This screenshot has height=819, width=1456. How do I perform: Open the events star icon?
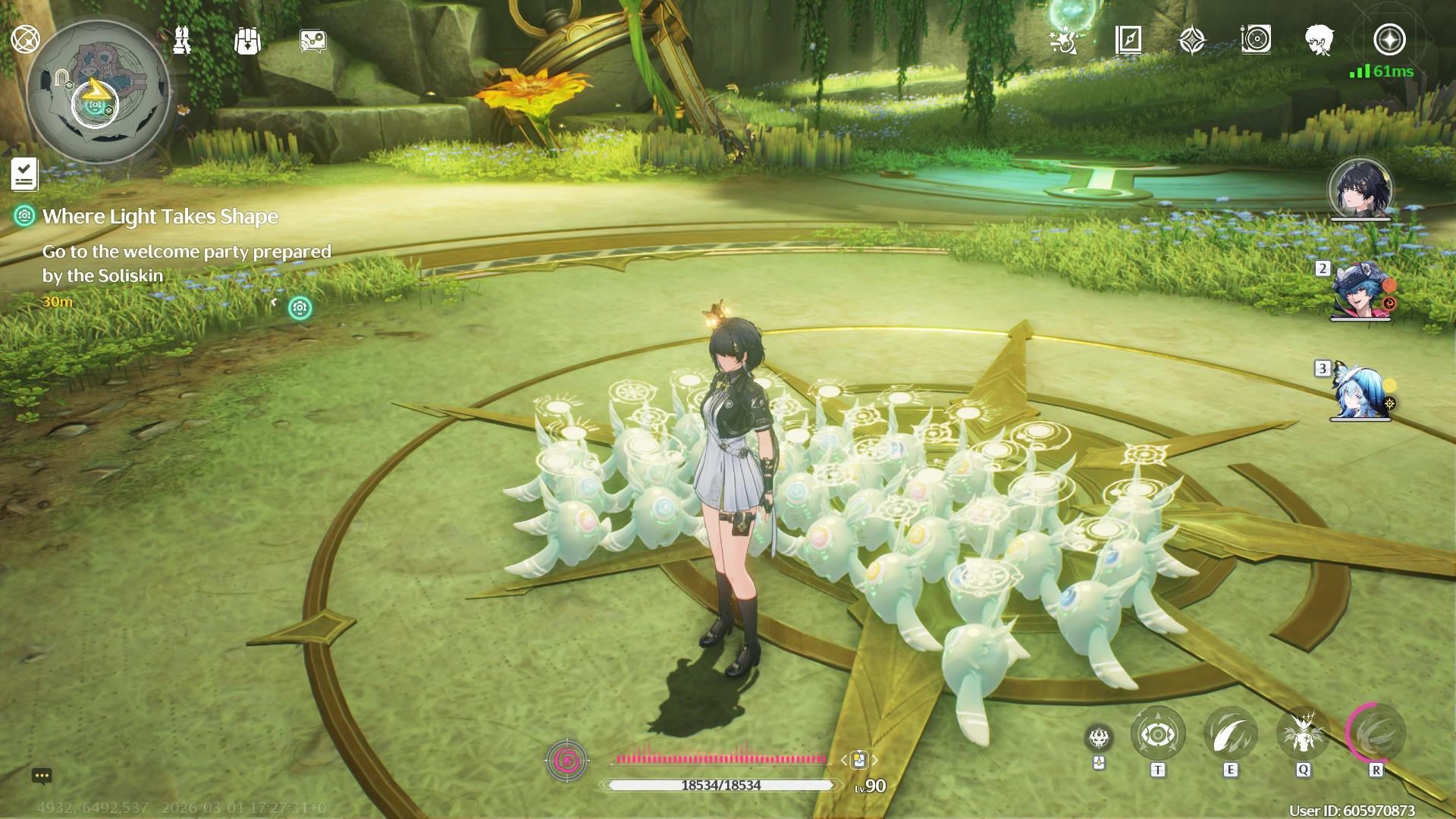[x=1063, y=40]
